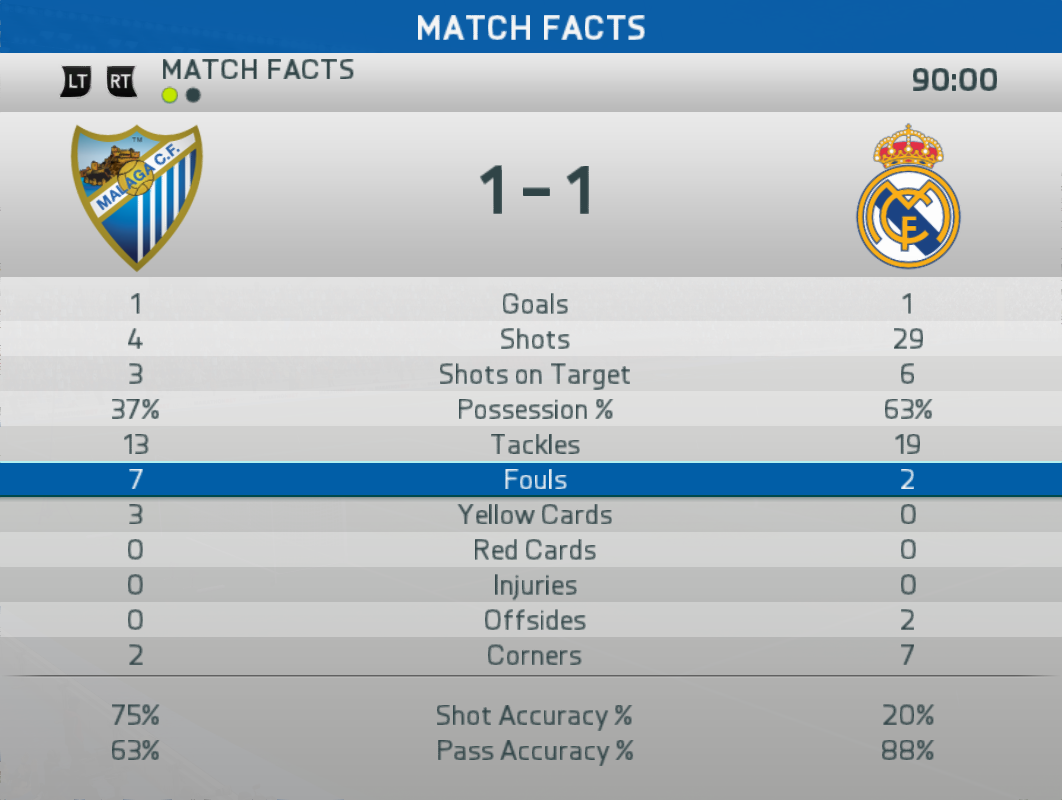This screenshot has height=800, width=1062.
Task: Choose the Shots on Target row
Action: click(x=534, y=375)
